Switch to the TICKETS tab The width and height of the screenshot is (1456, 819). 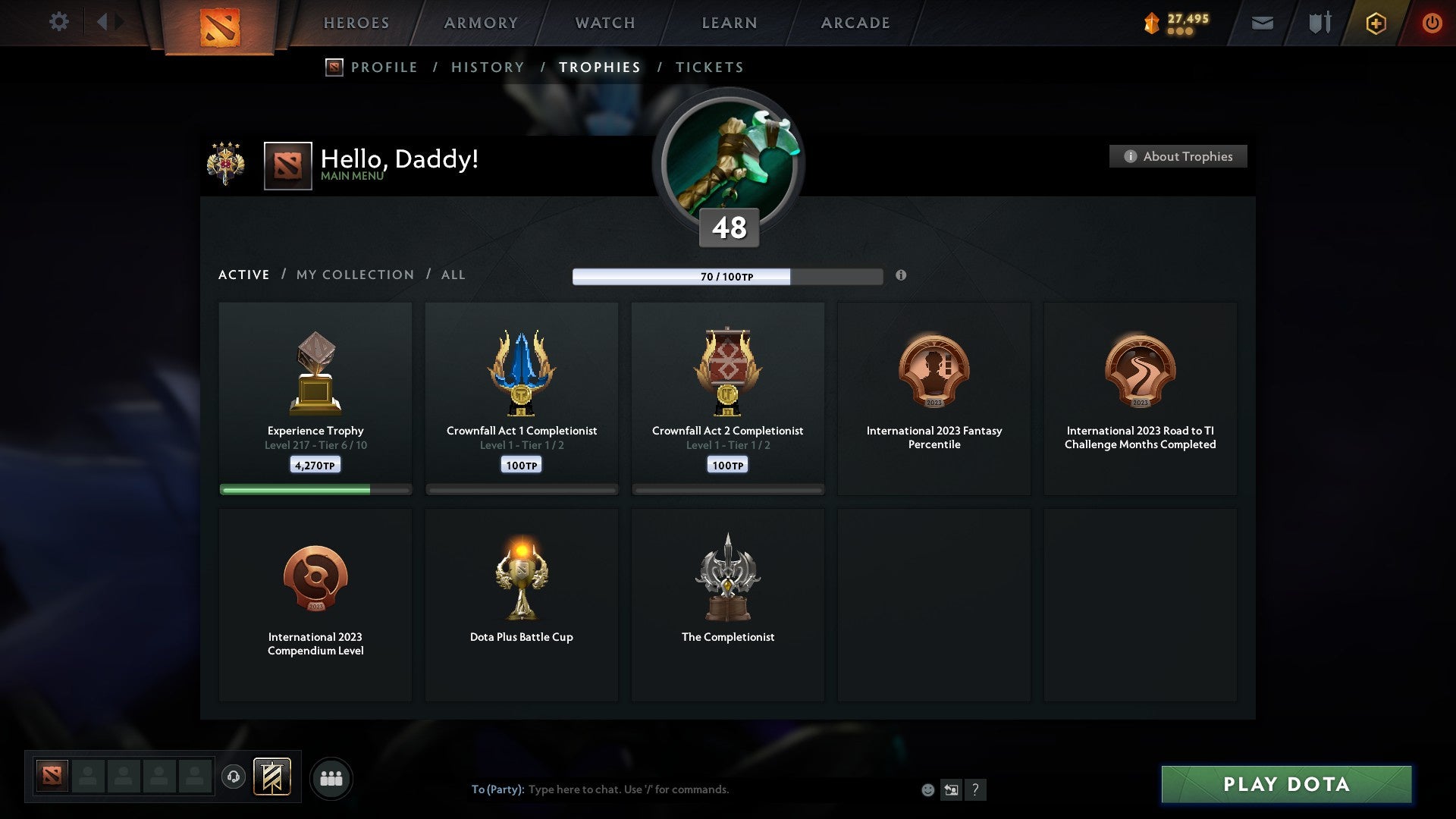point(709,67)
